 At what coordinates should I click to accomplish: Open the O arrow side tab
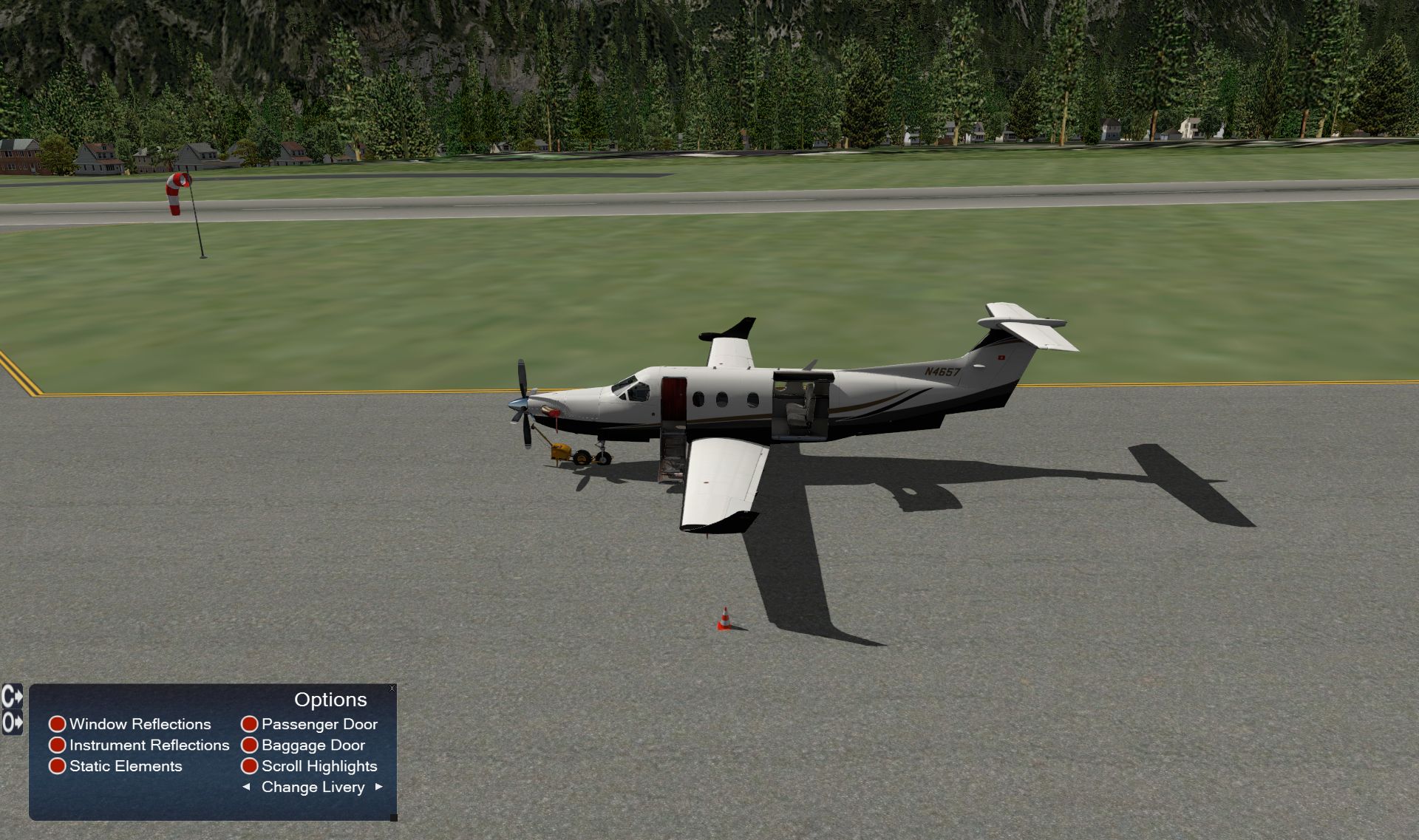pyautogui.click(x=12, y=722)
